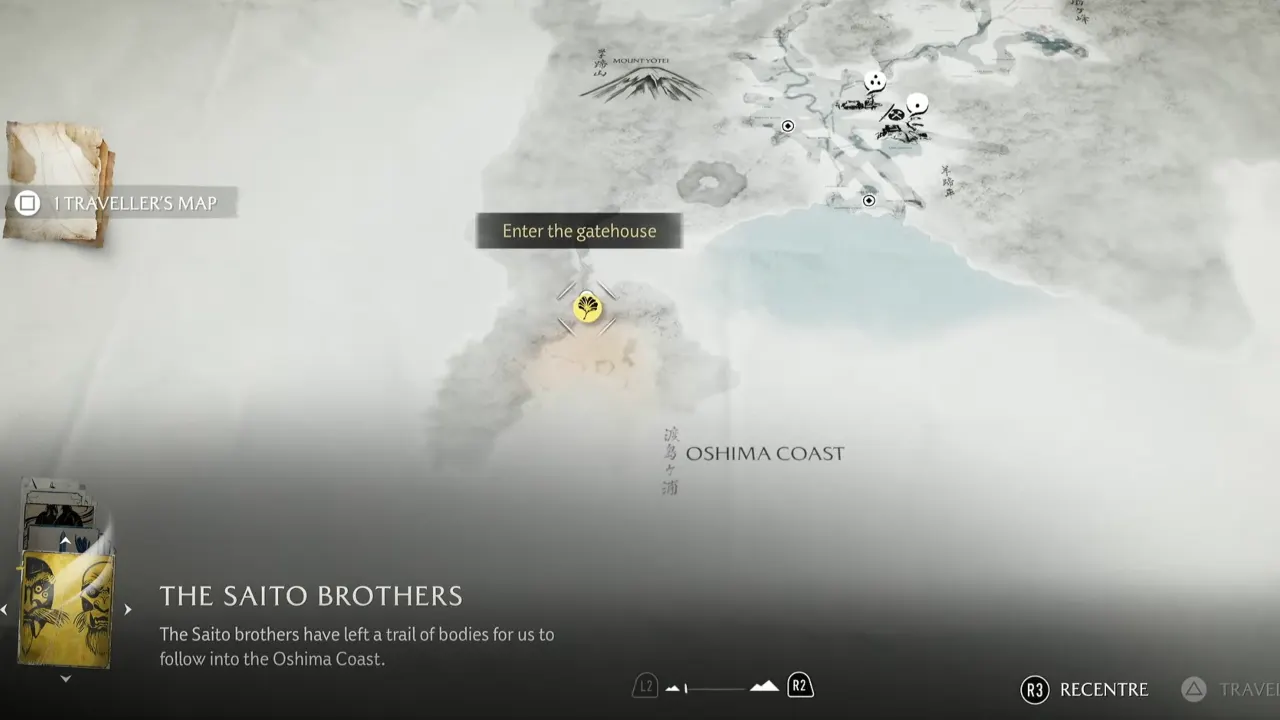Go to previous quest card with left arrow

click(x=5, y=609)
